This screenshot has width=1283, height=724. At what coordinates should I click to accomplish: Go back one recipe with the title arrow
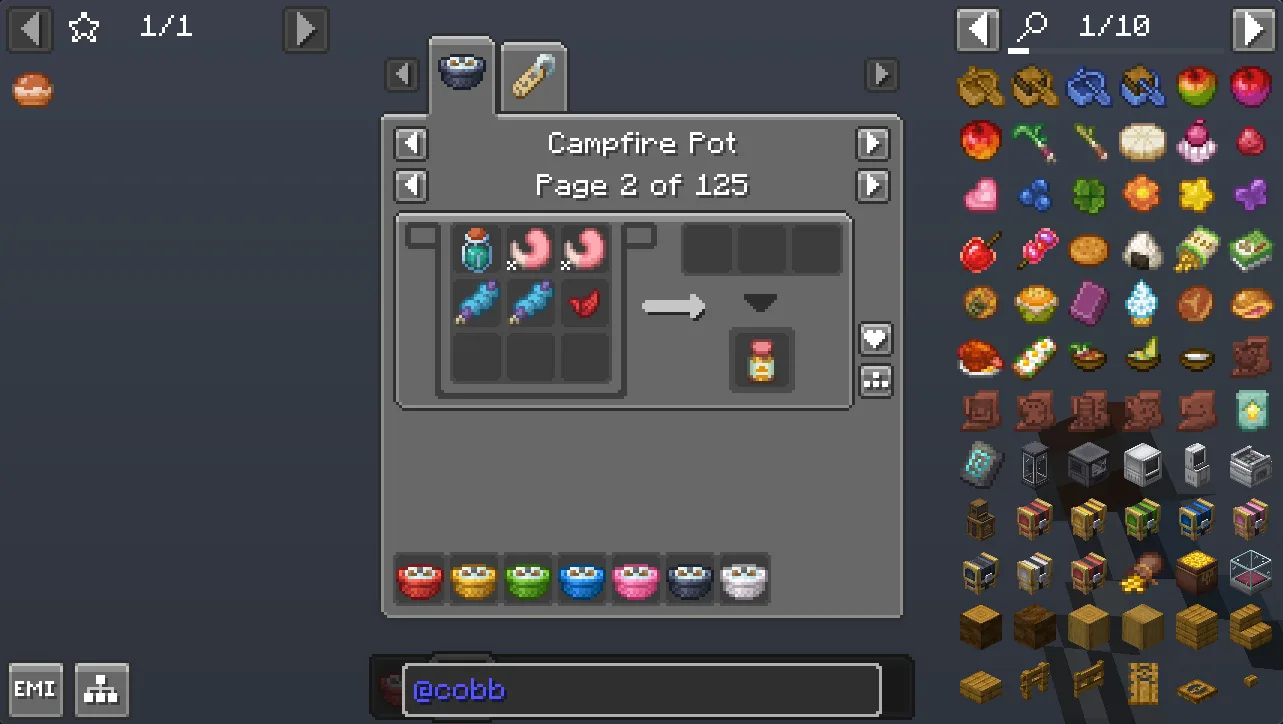pos(411,144)
